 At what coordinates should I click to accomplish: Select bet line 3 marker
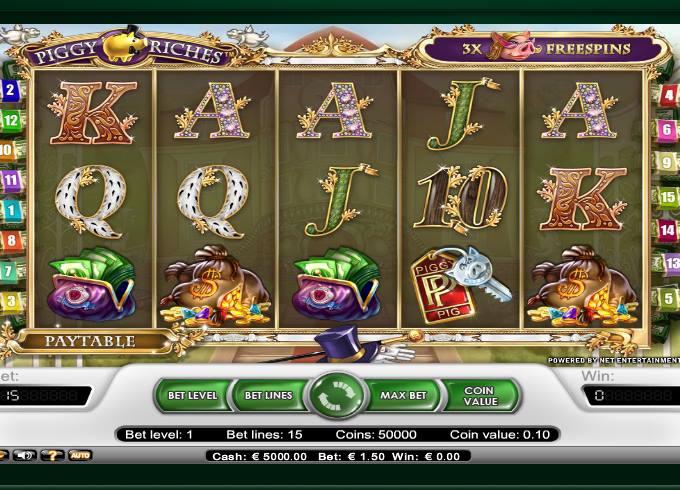pos(11,301)
